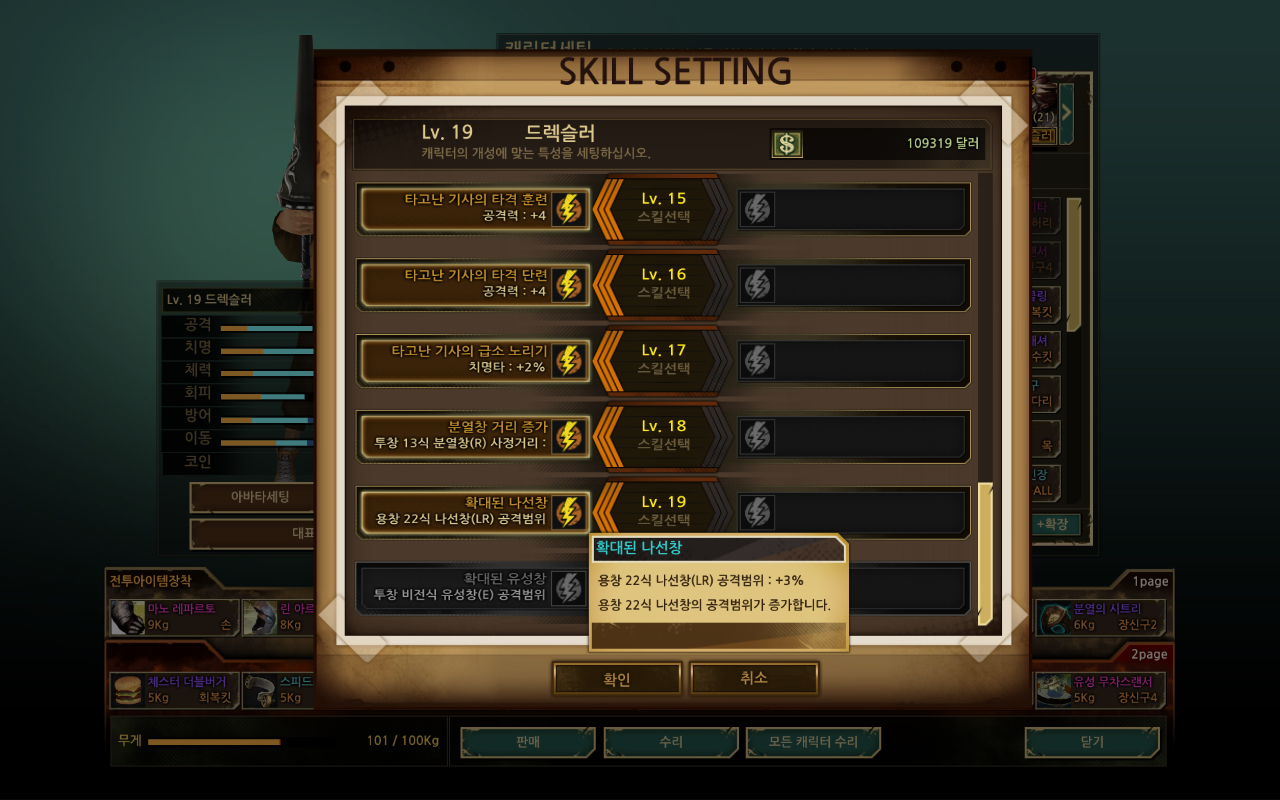Choose the Lv. 16 타고난 기사의 타격 단련 skill
This screenshot has height=800, width=1280.
pyautogui.click(x=474, y=284)
